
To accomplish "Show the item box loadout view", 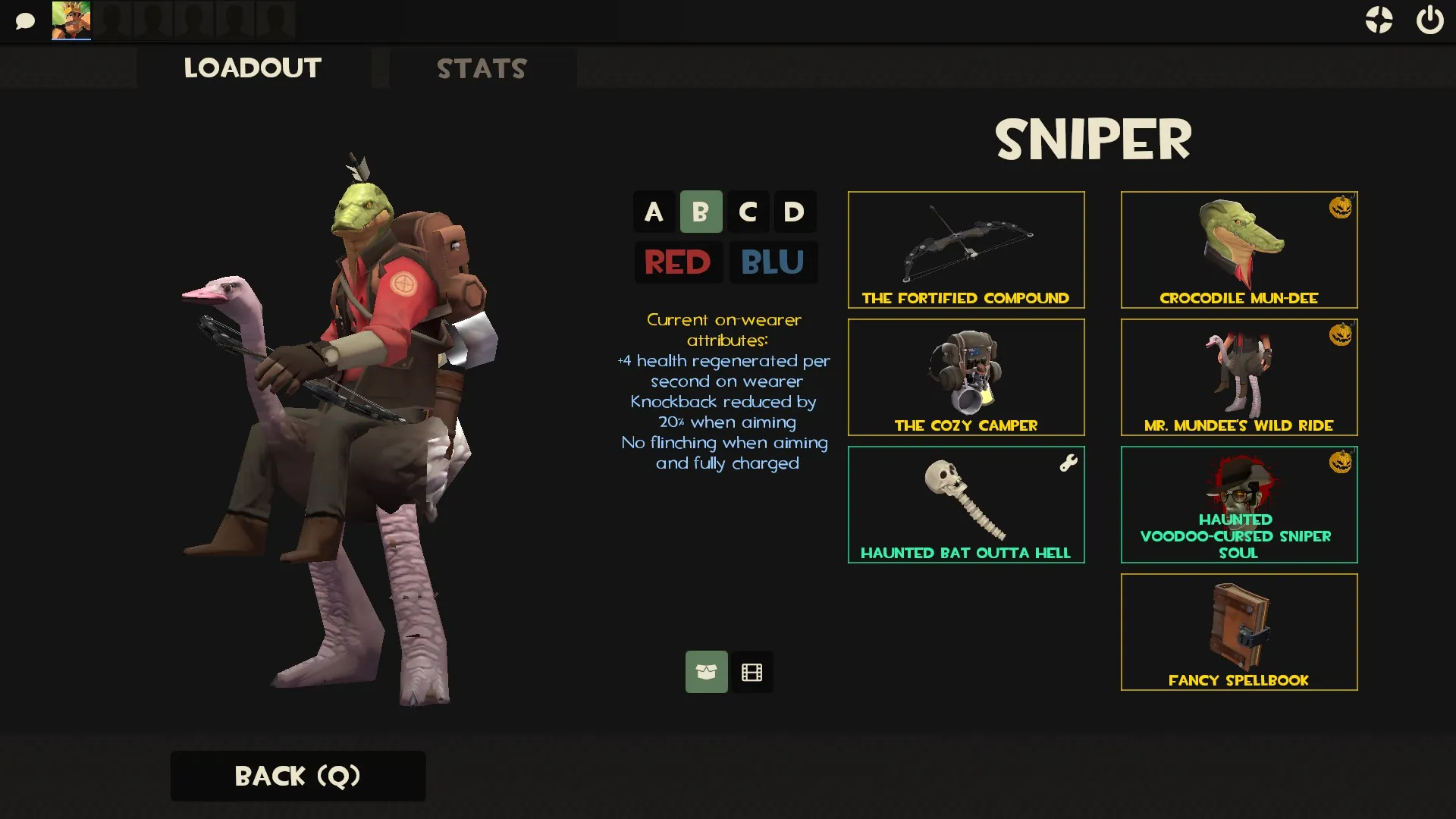I will point(706,672).
